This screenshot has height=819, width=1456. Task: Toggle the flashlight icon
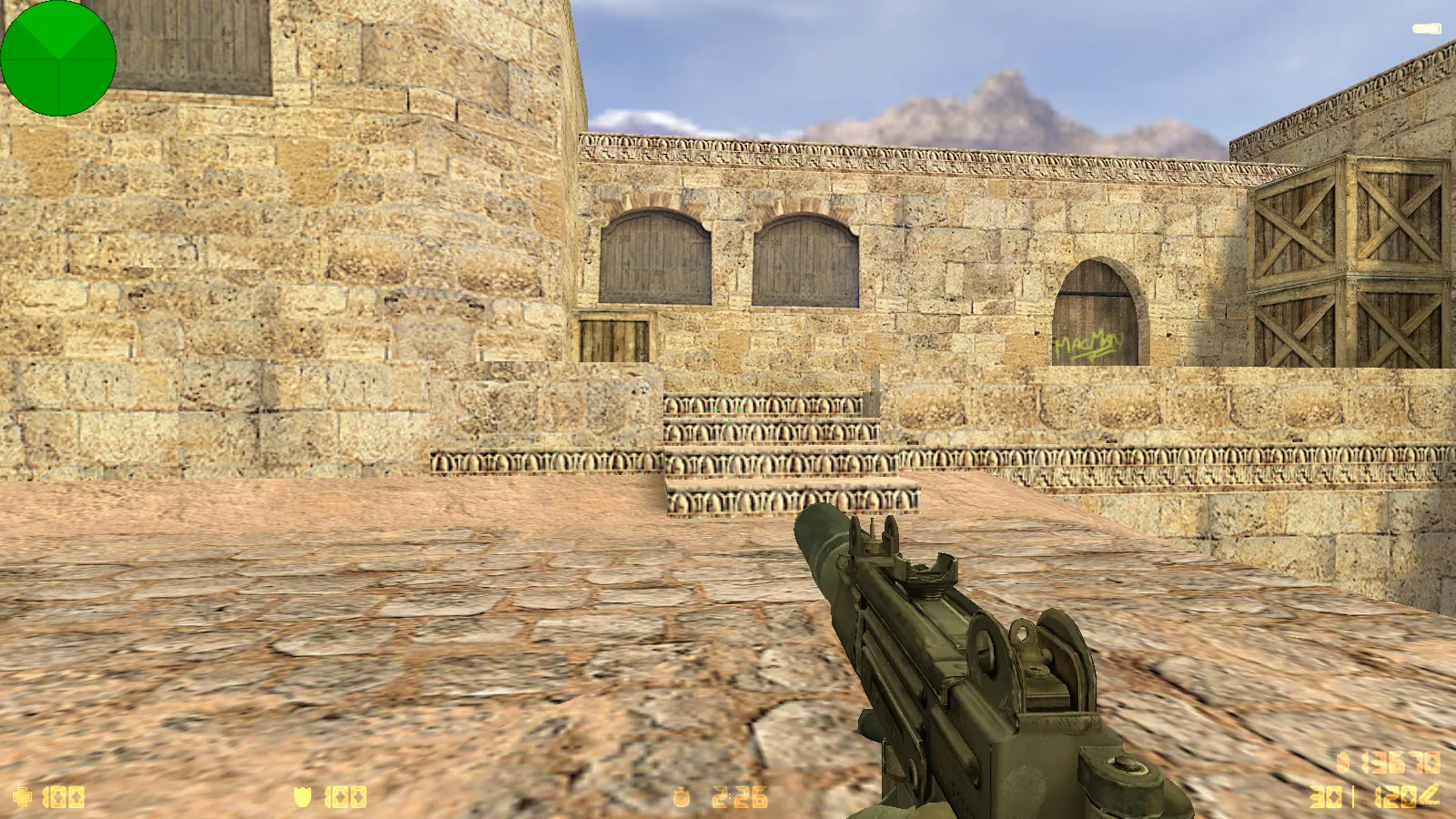(x=1426, y=29)
